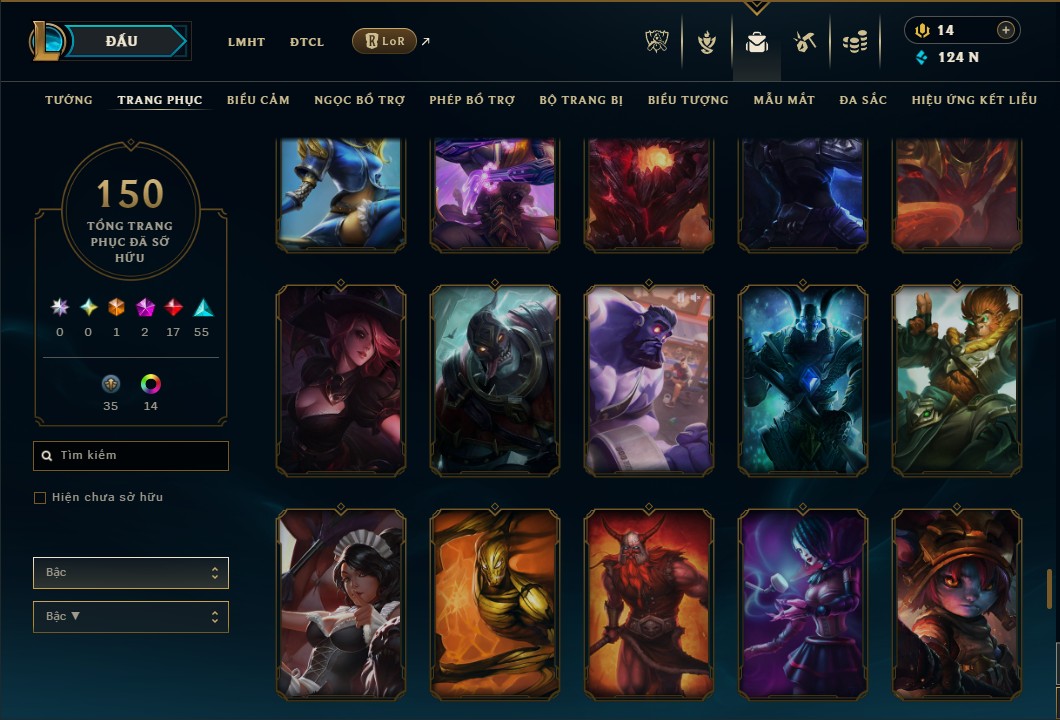View the HIỆU ỨNG KẾT LIỄU tab
Screen dimensions: 1060x720
[x=974, y=100]
